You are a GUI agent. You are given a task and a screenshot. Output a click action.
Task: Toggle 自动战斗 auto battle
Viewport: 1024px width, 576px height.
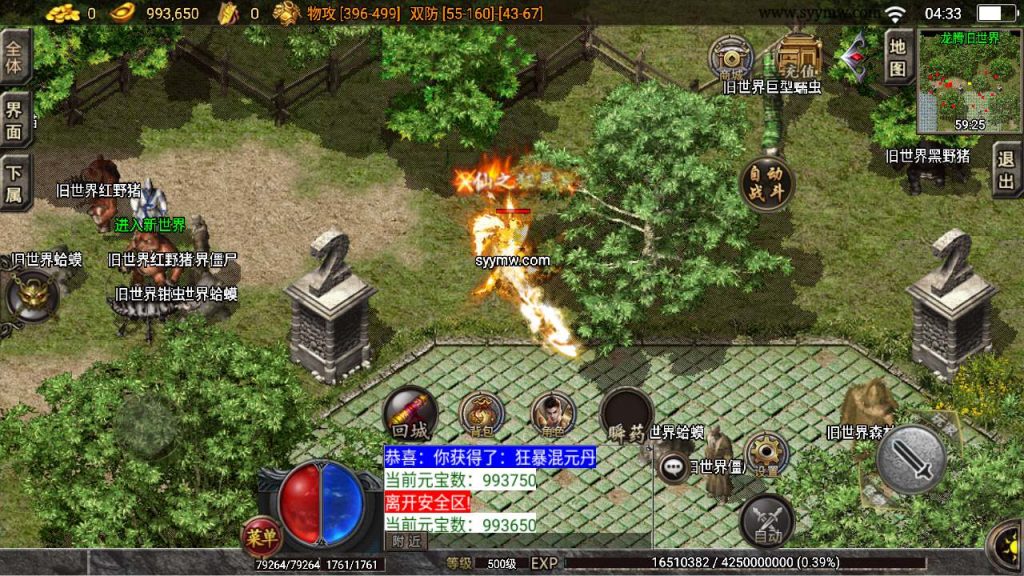767,183
